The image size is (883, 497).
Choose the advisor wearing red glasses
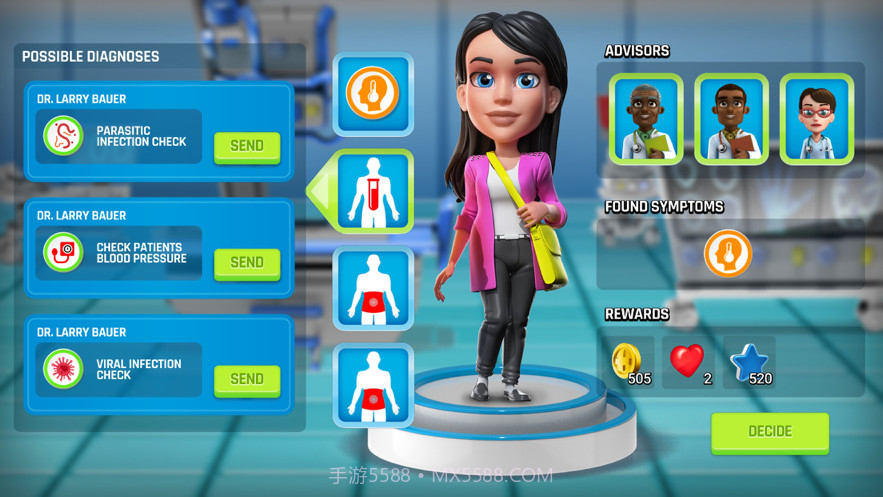coord(816,120)
